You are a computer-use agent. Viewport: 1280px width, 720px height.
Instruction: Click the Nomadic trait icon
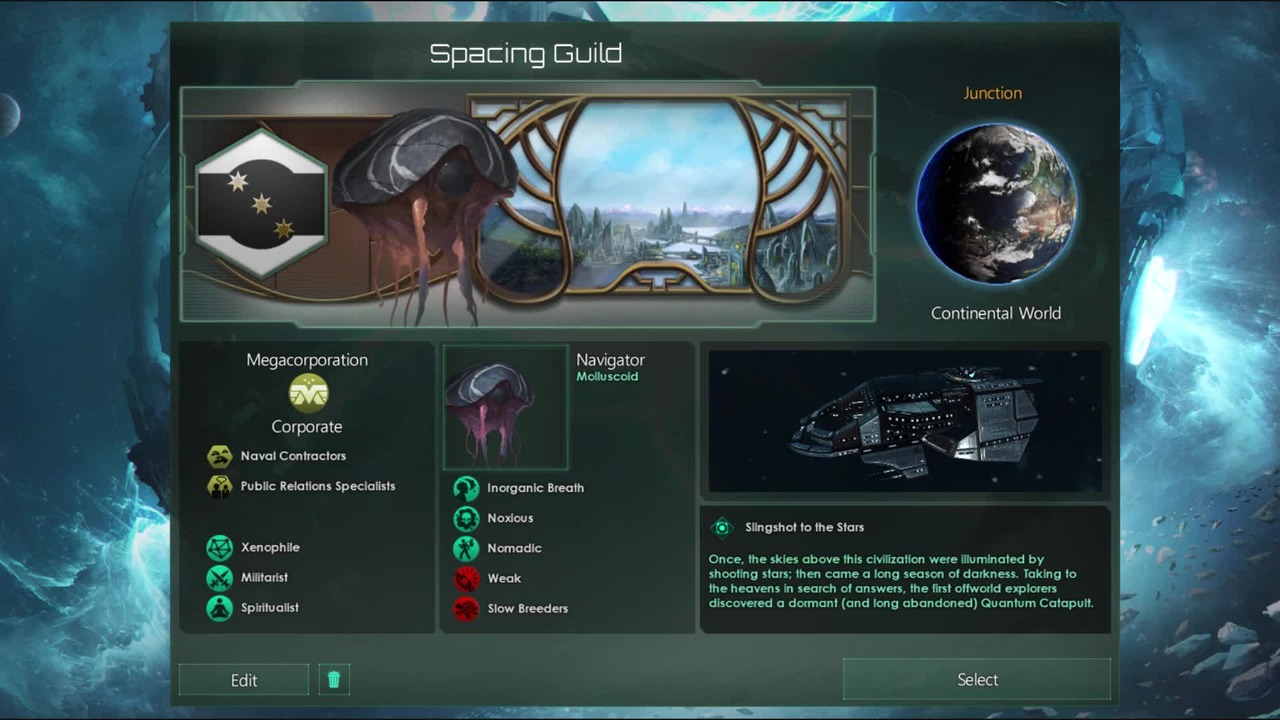coord(466,548)
